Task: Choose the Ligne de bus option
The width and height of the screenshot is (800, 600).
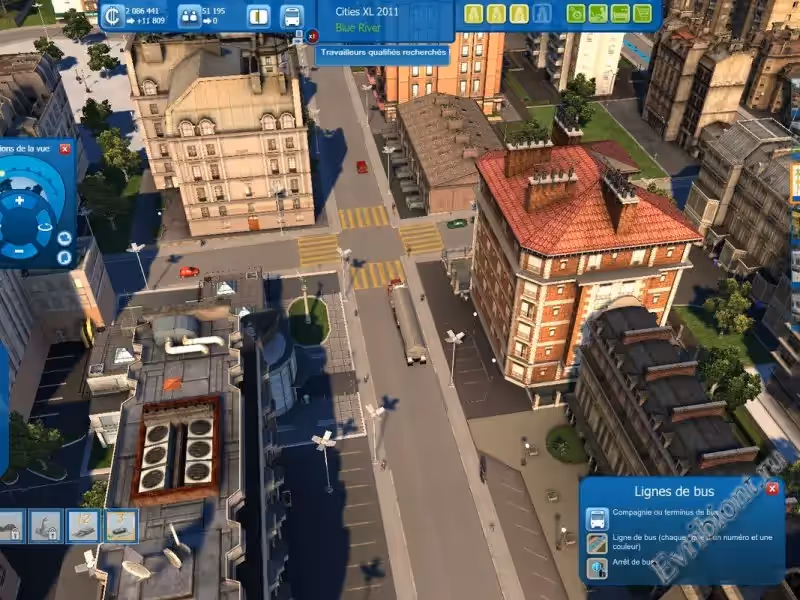Action: pos(597,543)
